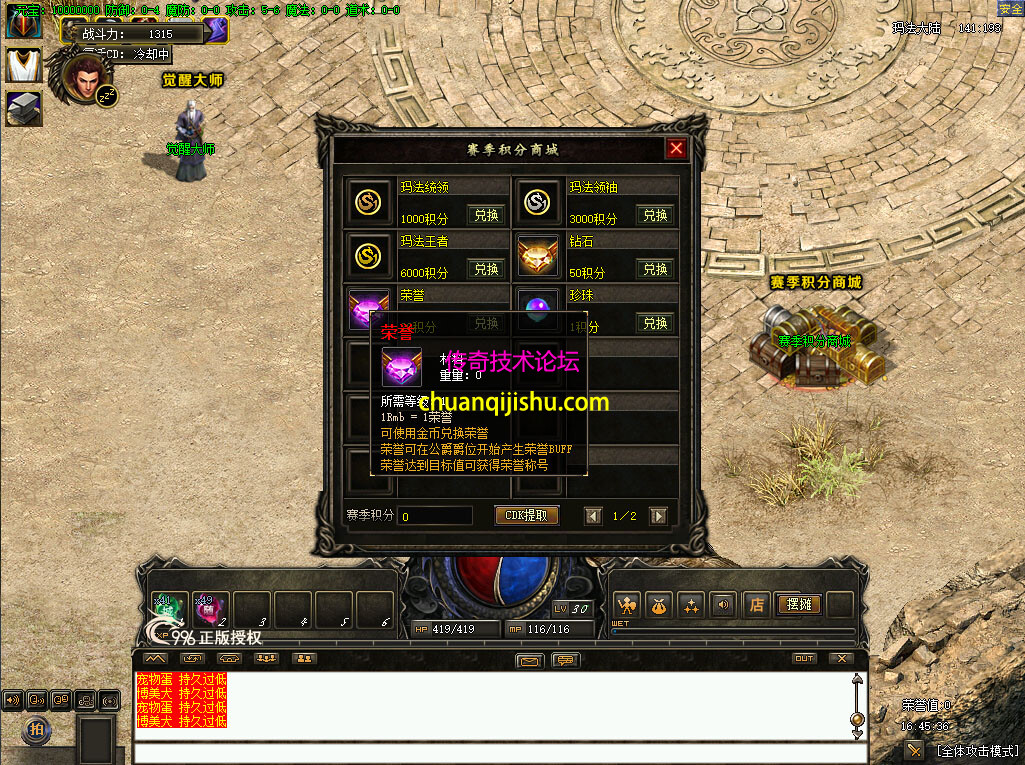Open the 店 shop icon
Viewport: 1025px width, 765px height.
point(757,604)
